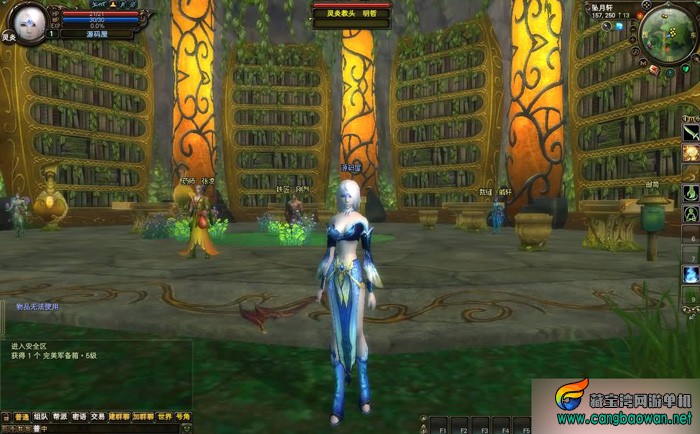Switch to the 密语 whisper tab
This screenshot has height=434, width=700.
click(79, 416)
